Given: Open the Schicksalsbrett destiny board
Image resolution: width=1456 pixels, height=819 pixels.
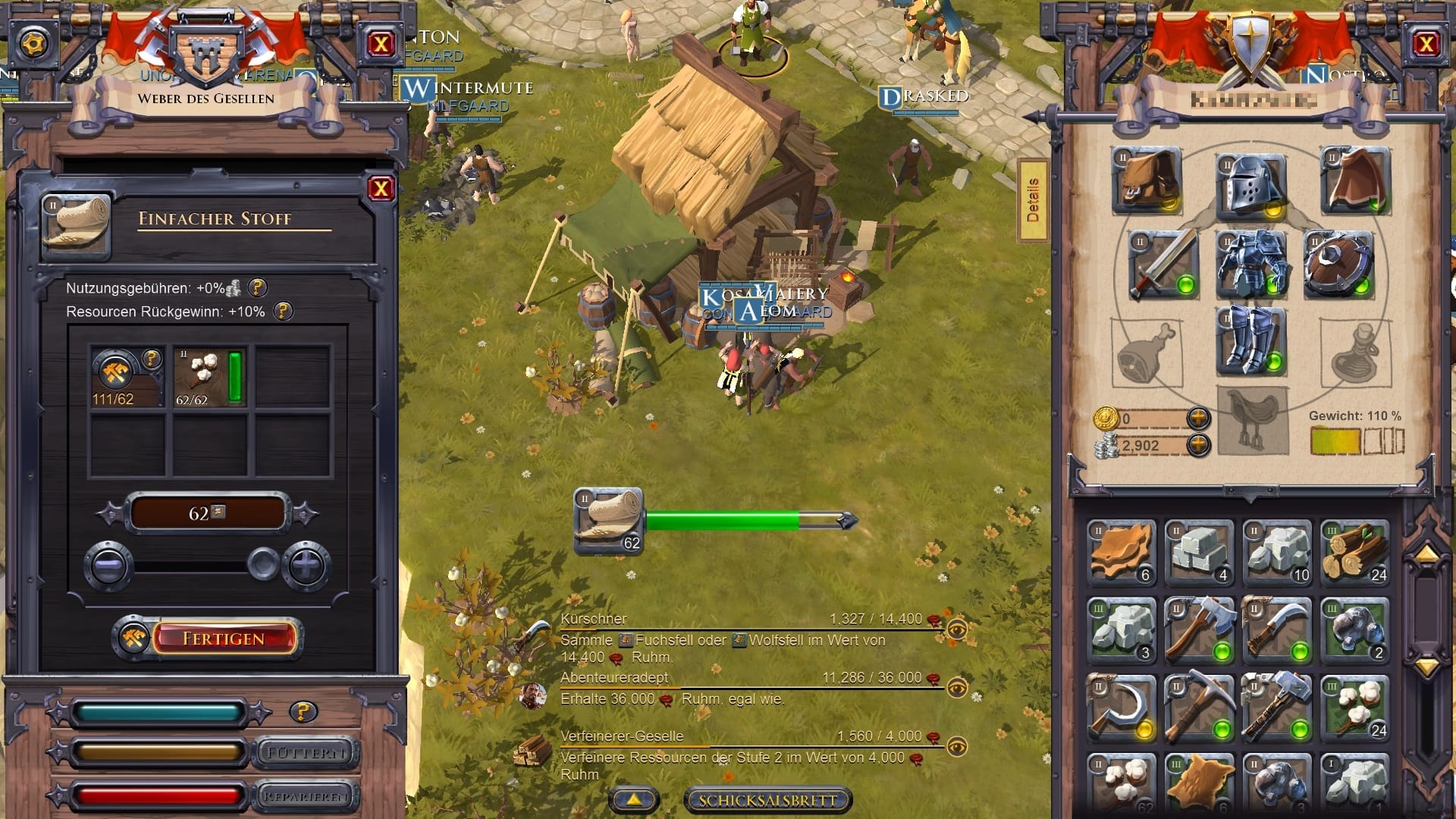Looking at the screenshot, I should [x=767, y=800].
